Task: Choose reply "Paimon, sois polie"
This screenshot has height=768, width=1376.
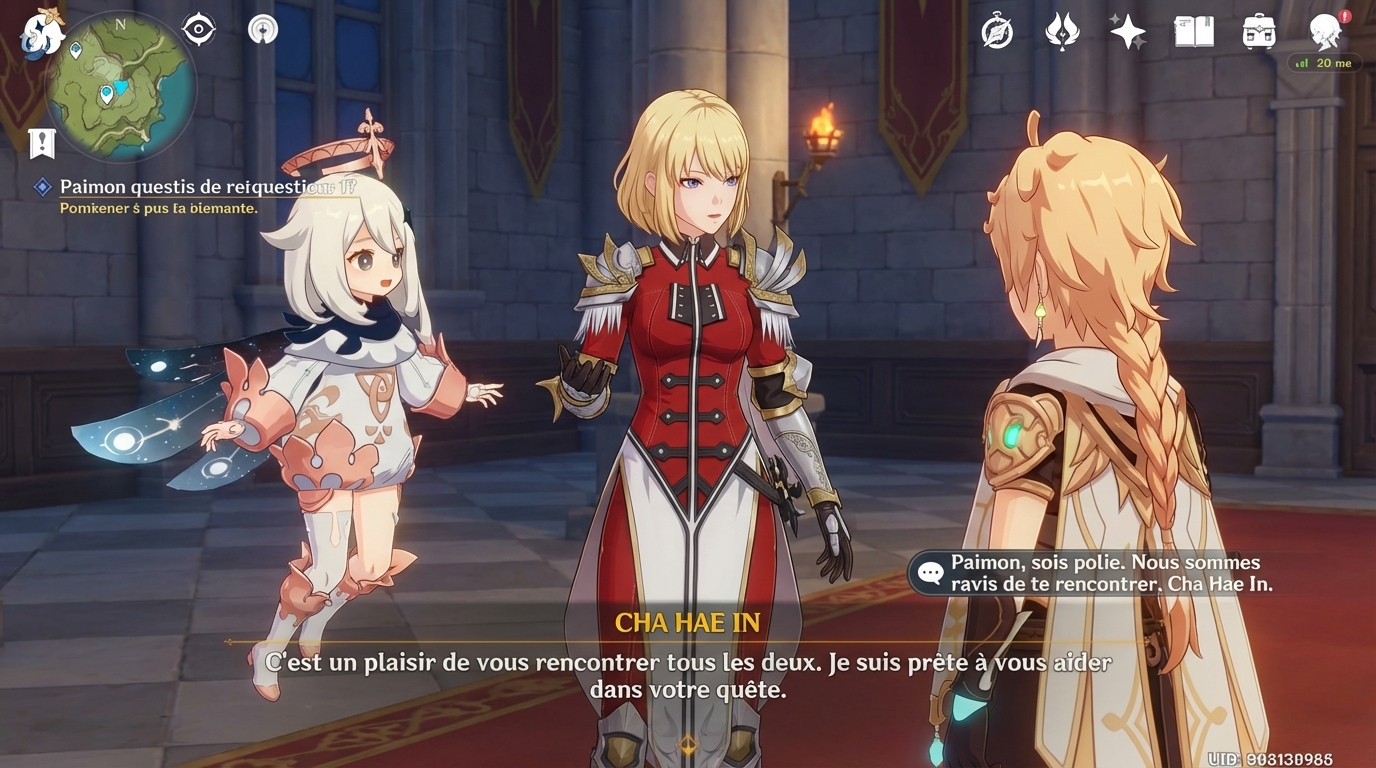Action: [1096, 573]
